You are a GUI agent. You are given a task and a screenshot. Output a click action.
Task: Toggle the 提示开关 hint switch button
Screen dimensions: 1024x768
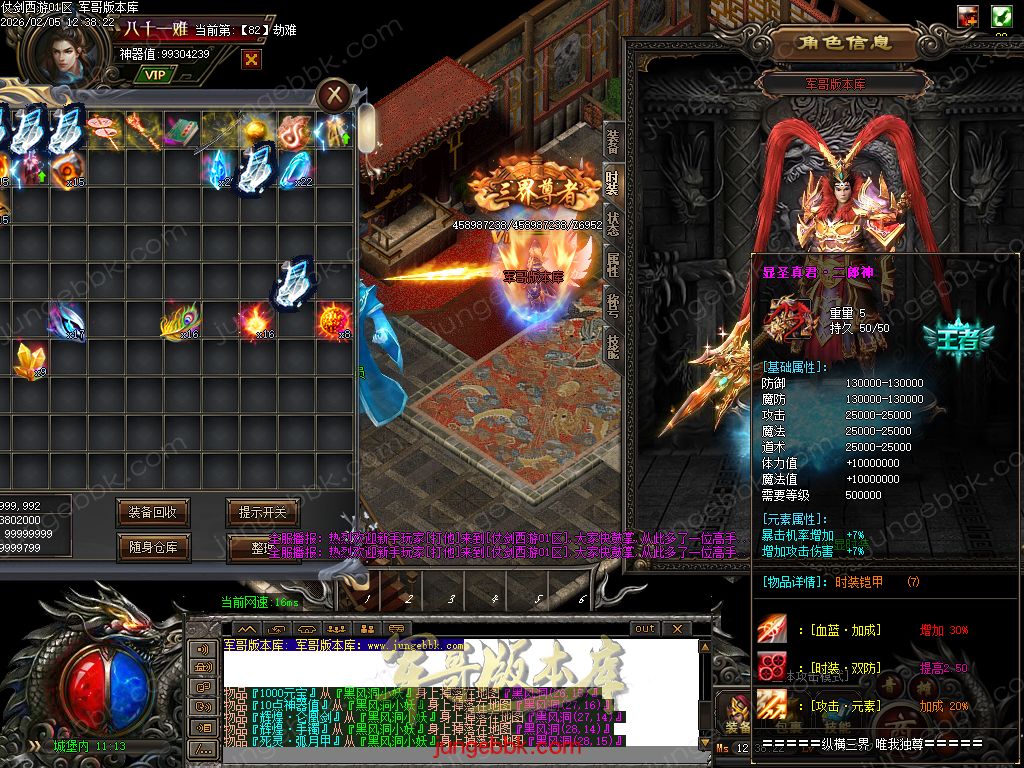click(x=262, y=512)
